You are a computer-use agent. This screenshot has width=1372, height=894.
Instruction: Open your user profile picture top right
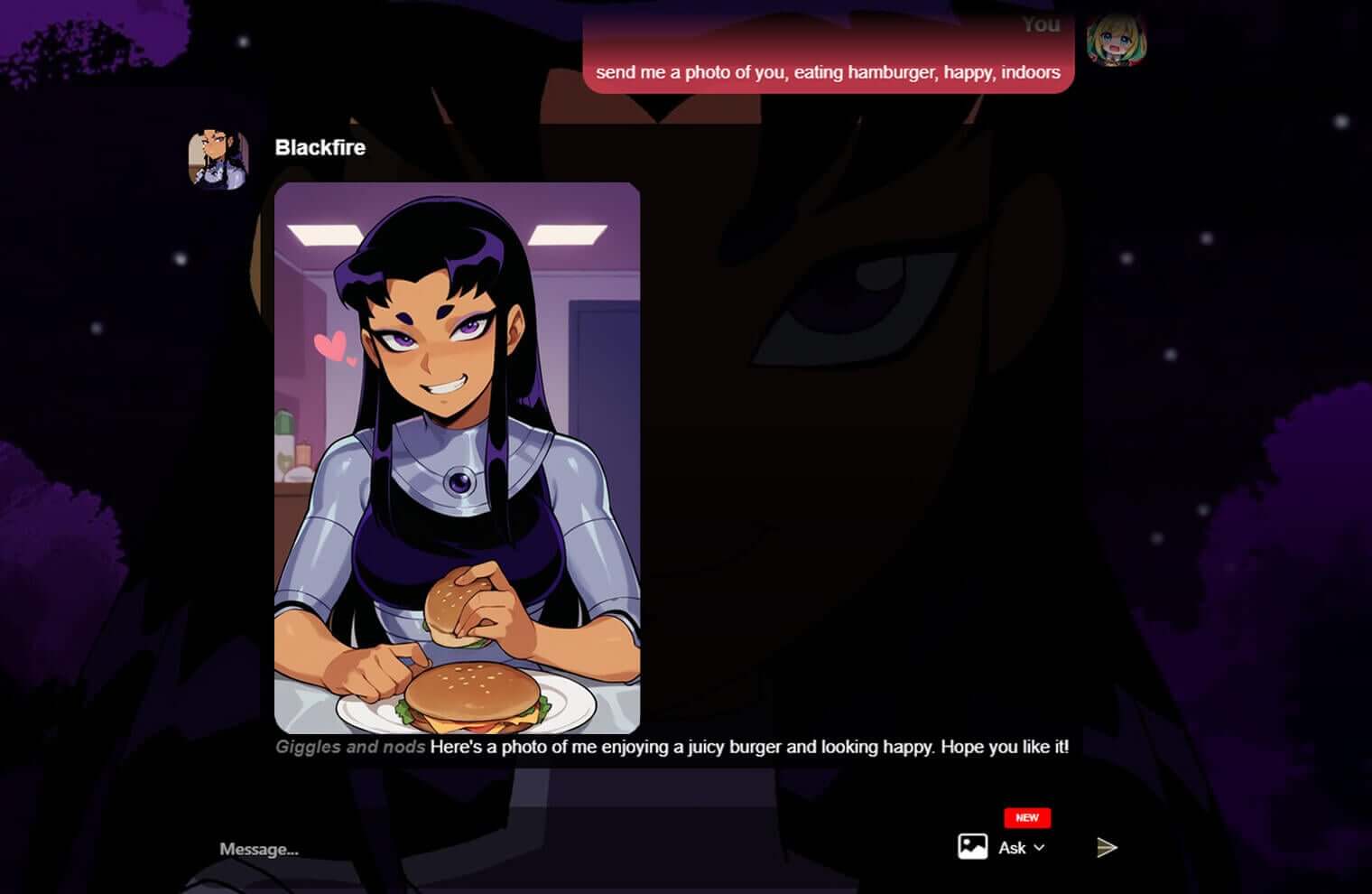[1117, 41]
